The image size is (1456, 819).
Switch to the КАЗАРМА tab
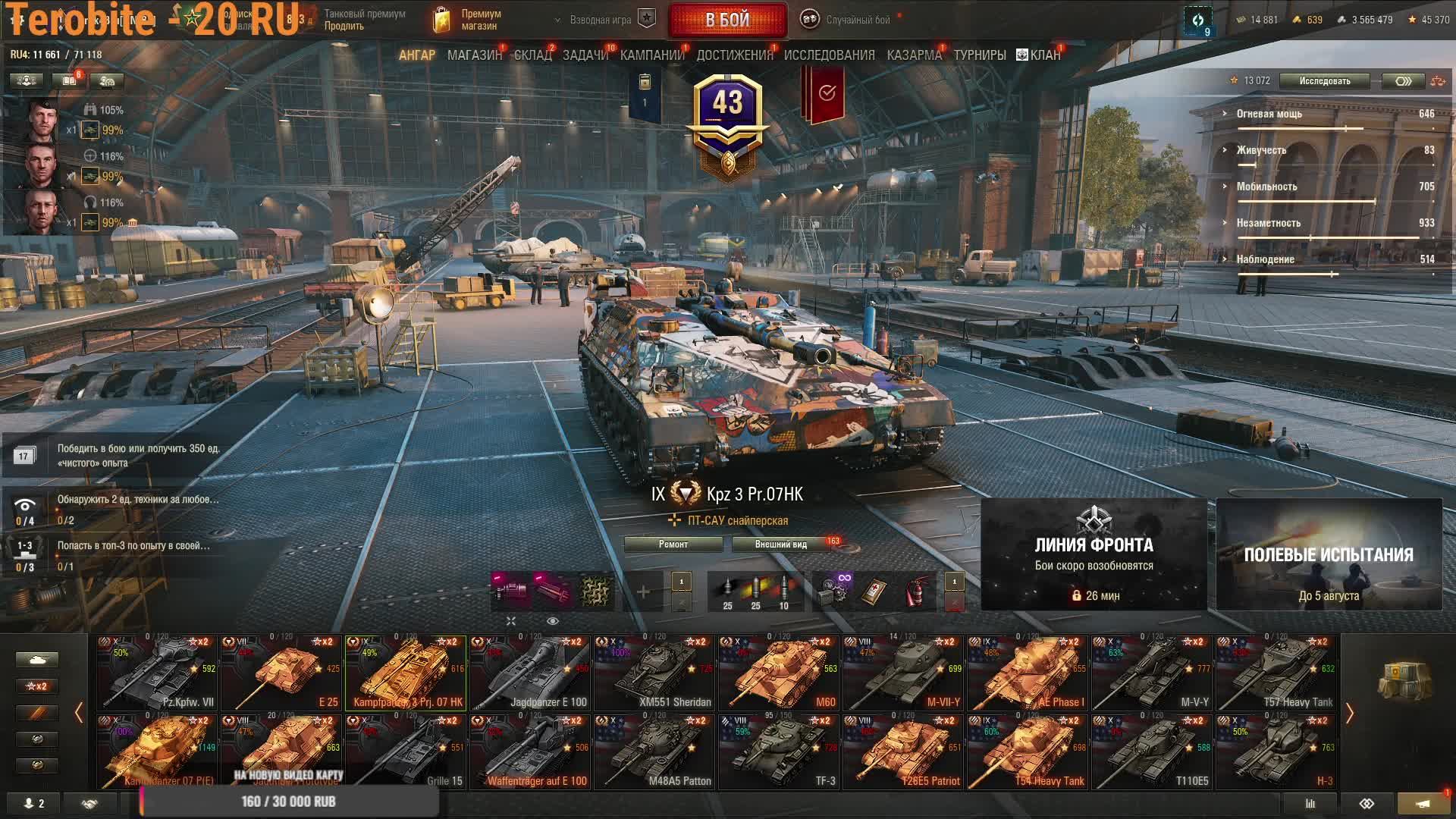(914, 55)
